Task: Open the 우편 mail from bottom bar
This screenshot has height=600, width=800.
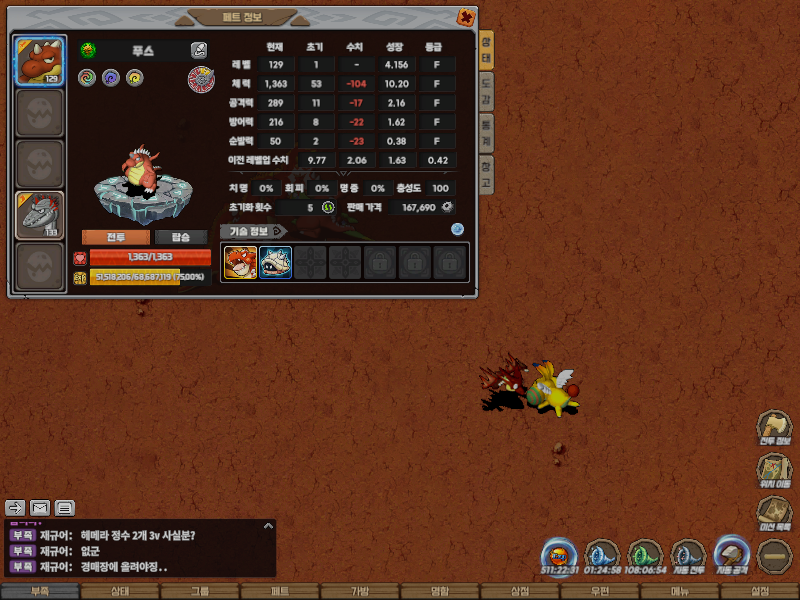Action: click(x=600, y=592)
